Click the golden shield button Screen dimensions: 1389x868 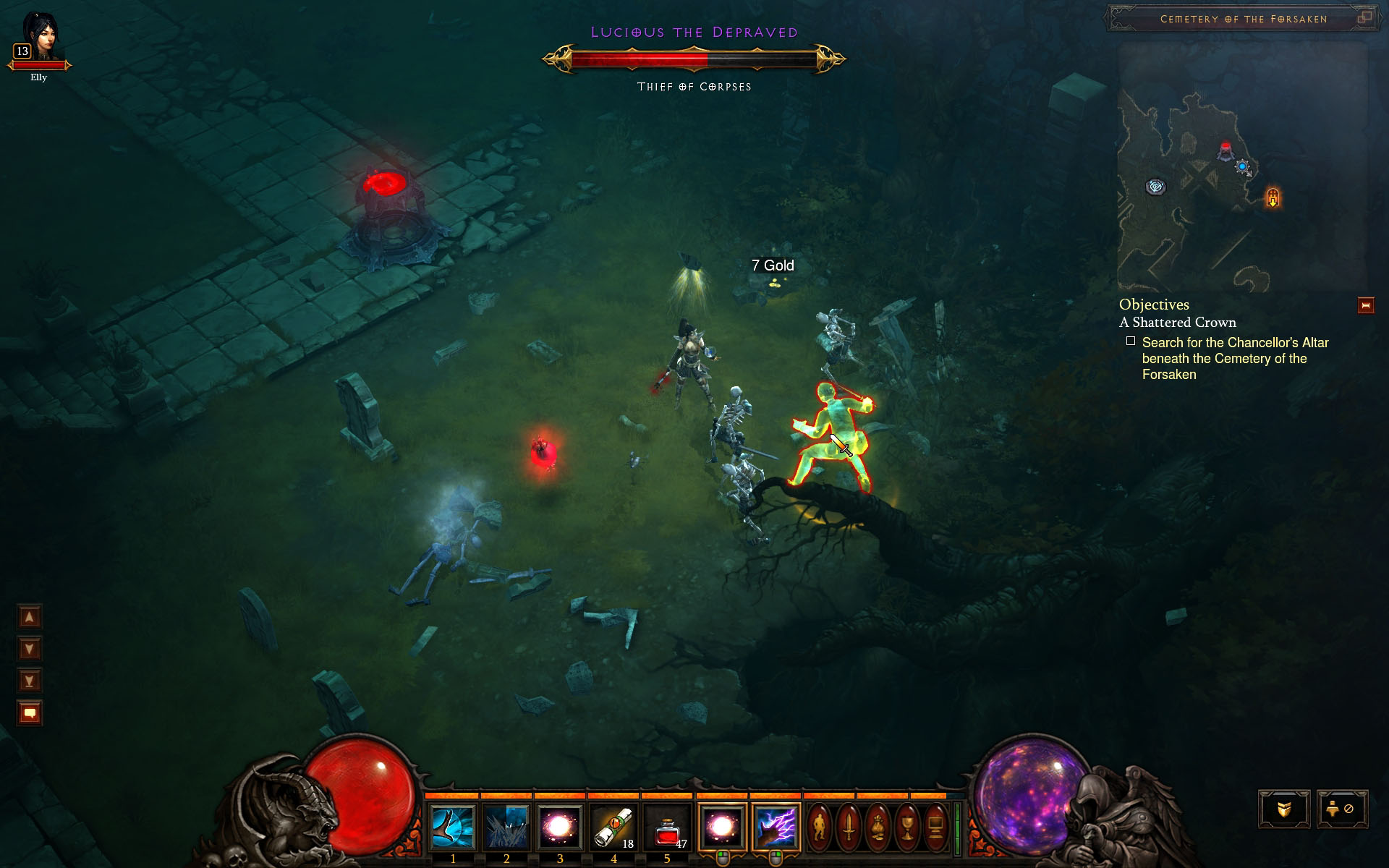tap(1284, 809)
